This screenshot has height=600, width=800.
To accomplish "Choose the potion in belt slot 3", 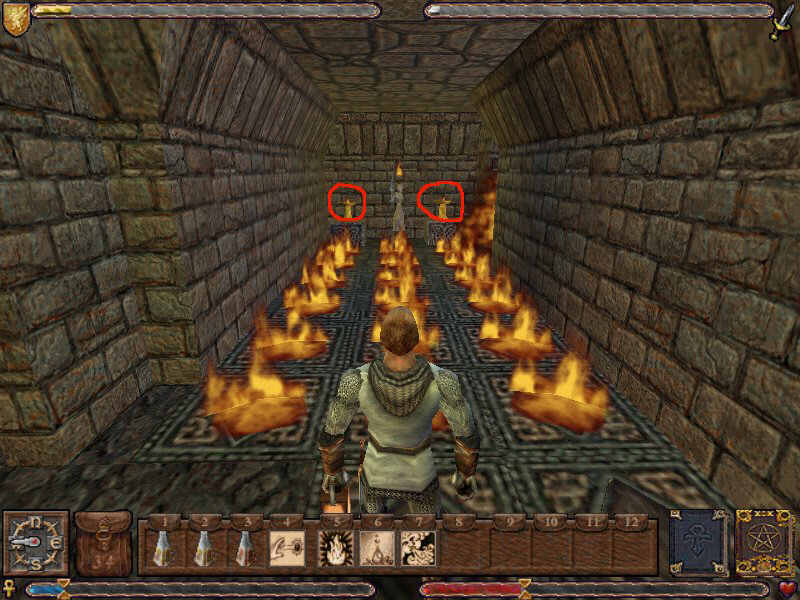I will (244, 547).
